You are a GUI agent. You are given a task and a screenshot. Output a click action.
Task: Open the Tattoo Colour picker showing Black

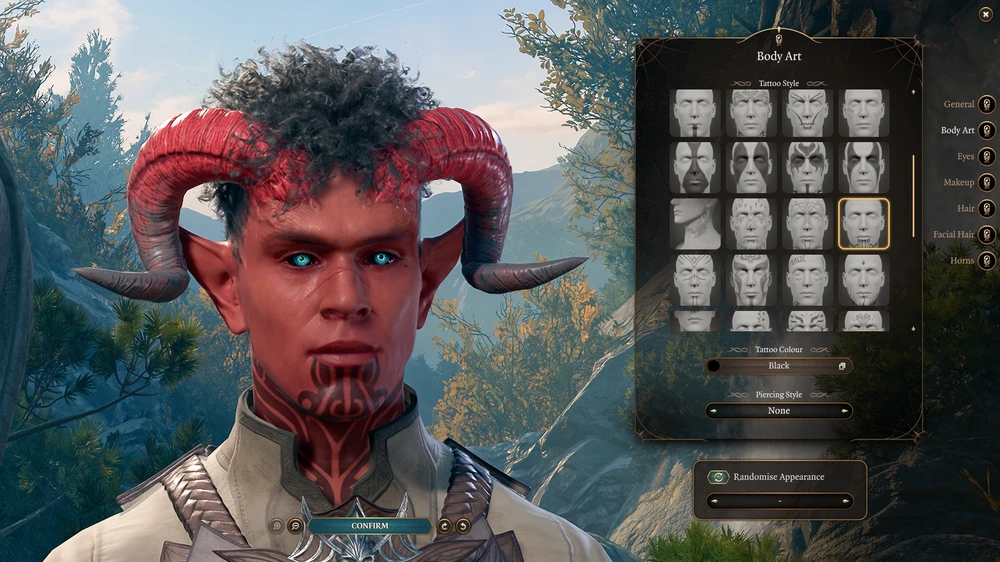click(779, 366)
